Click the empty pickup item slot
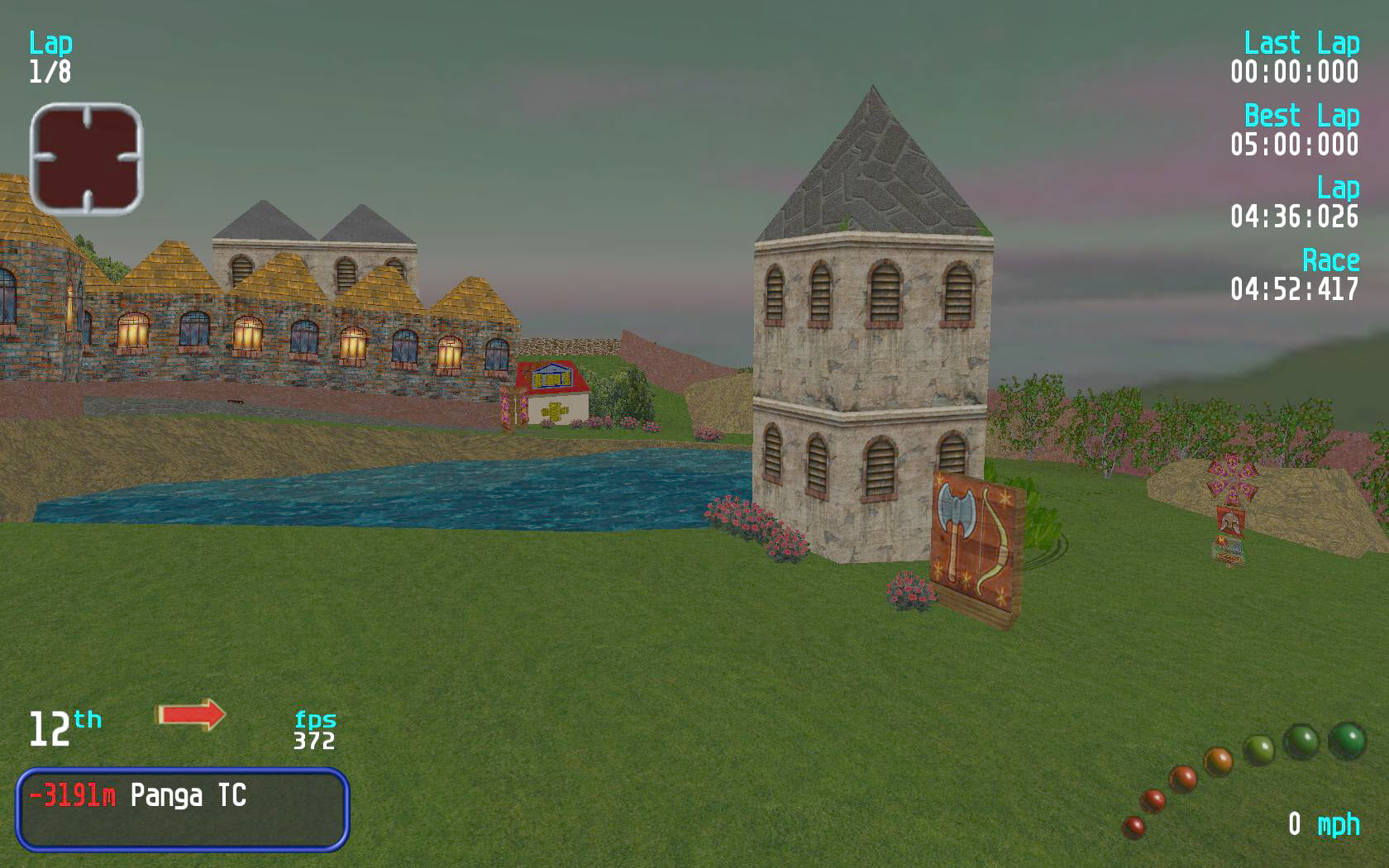 click(x=86, y=159)
